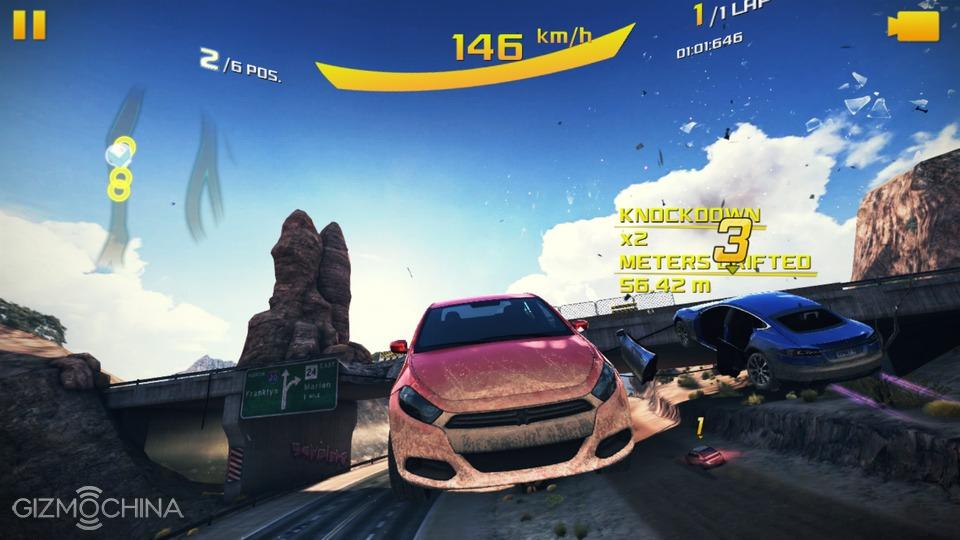Switch view using the yellow camera icon

(x=914, y=26)
